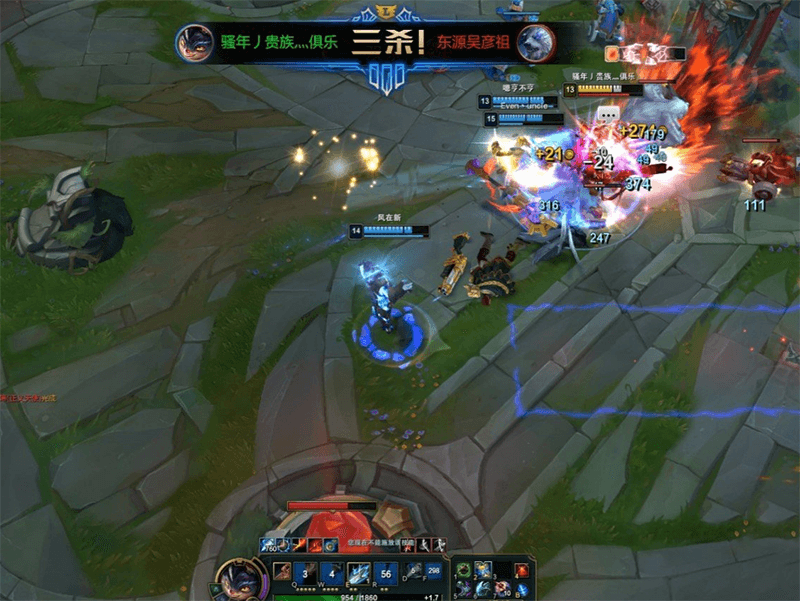800x601 pixels.
Task: Activate the item in inventory slot 2
Action: (x=483, y=570)
